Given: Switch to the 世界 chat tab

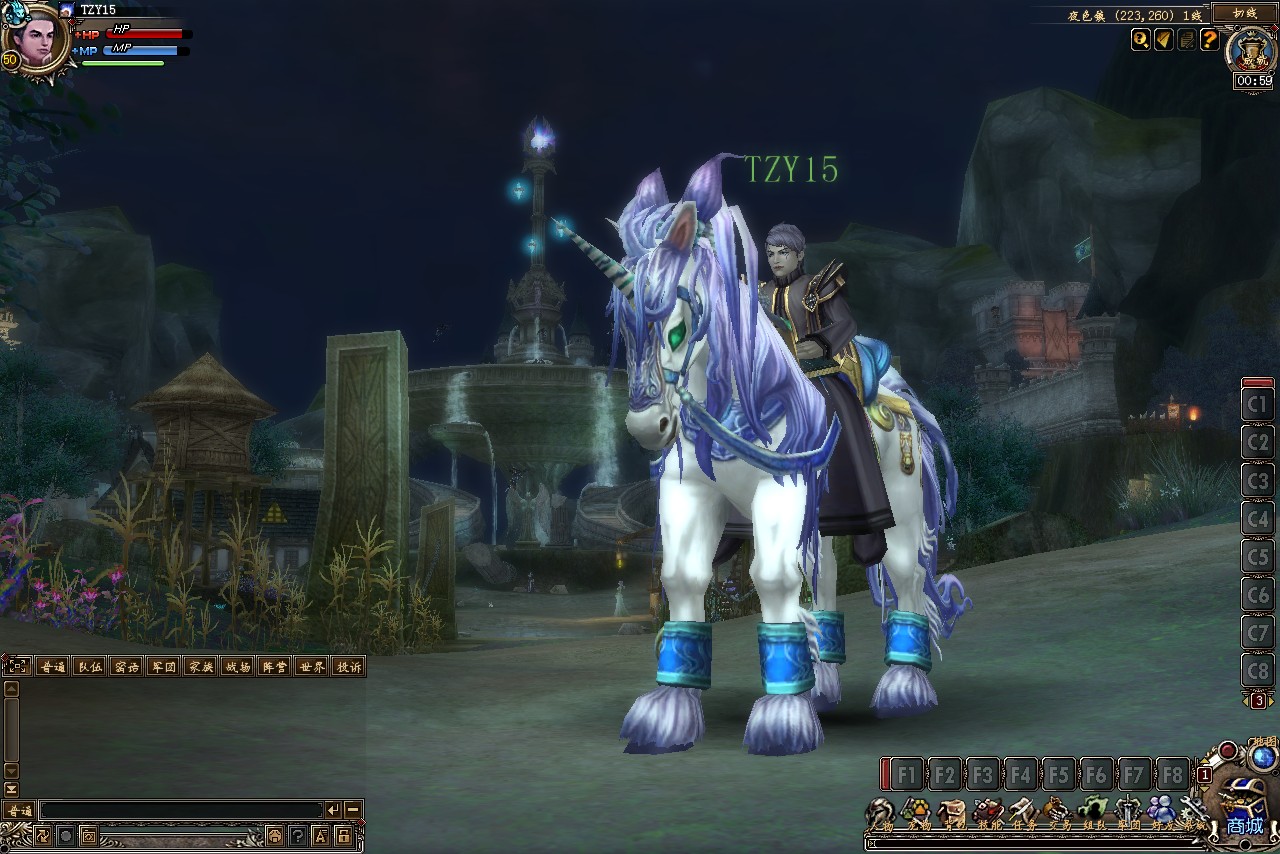Looking at the screenshot, I should coord(311,666).
